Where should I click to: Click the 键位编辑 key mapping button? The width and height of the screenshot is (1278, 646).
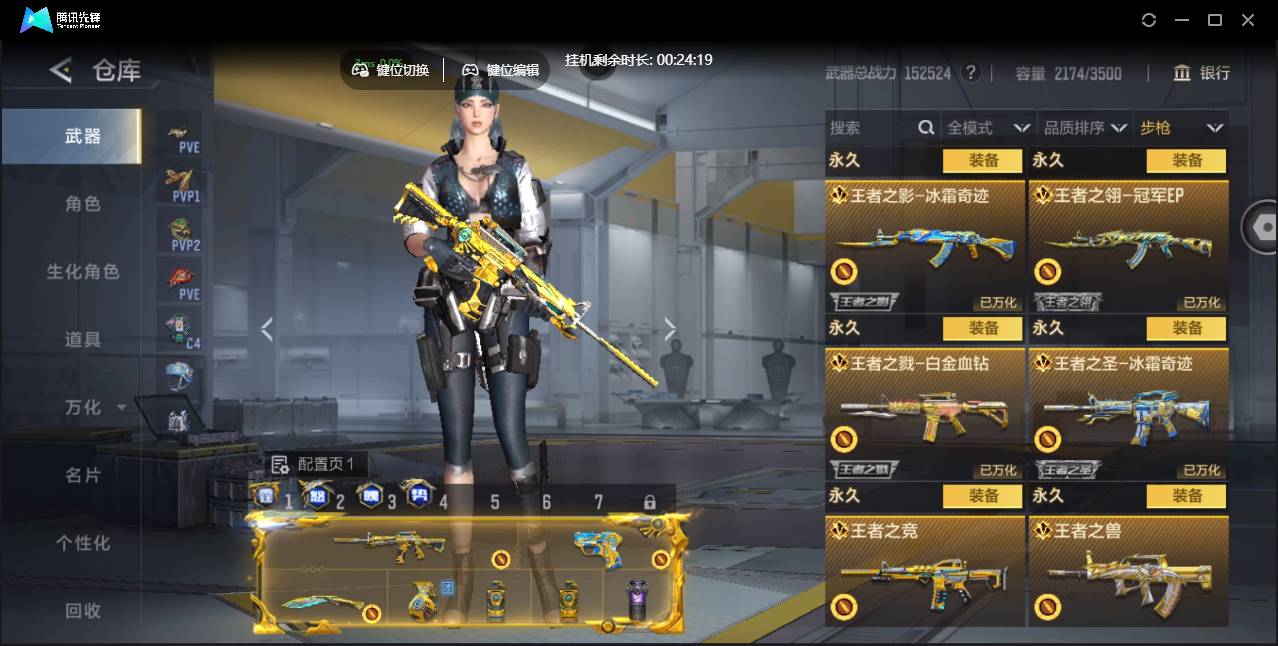(x=501, y=70)
